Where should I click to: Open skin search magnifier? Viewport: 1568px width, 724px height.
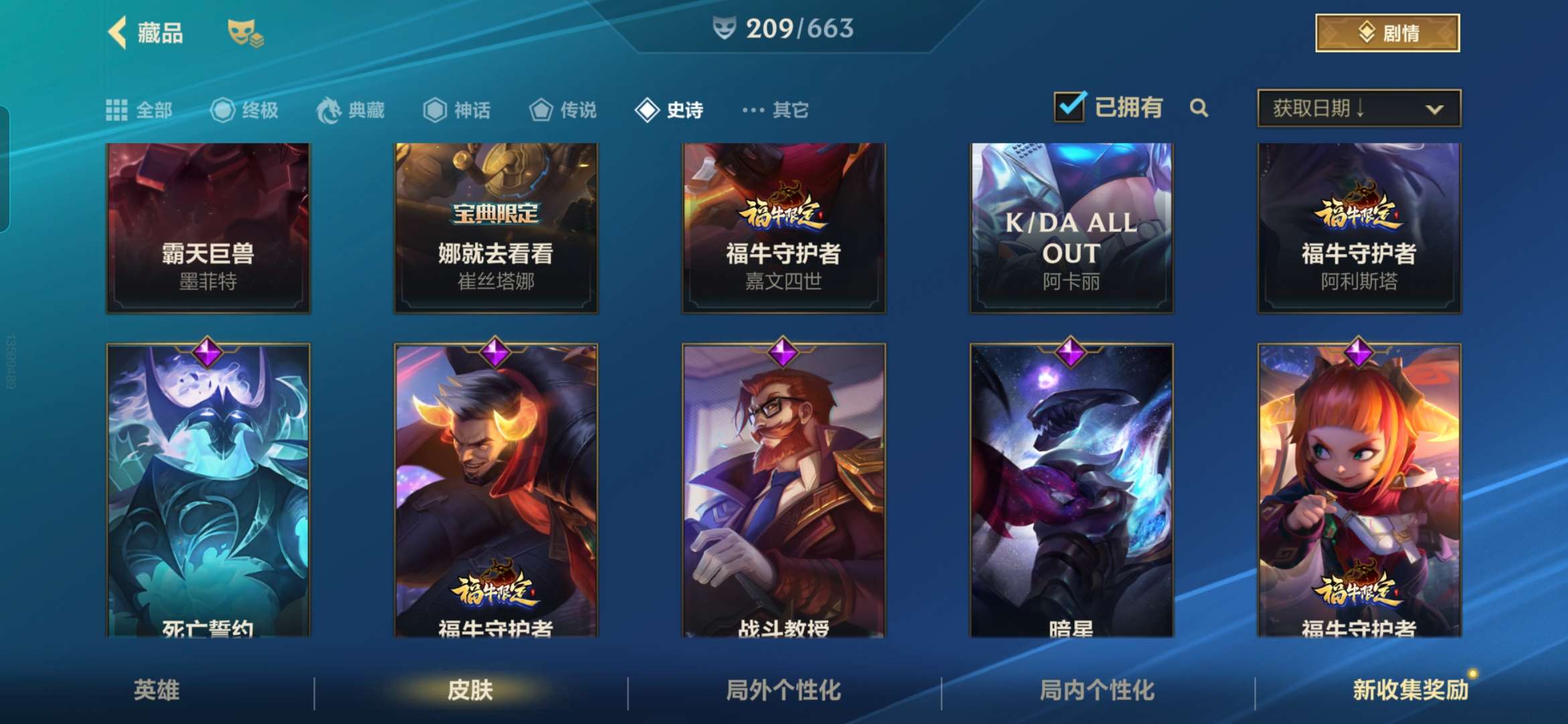pos(1199,108)
